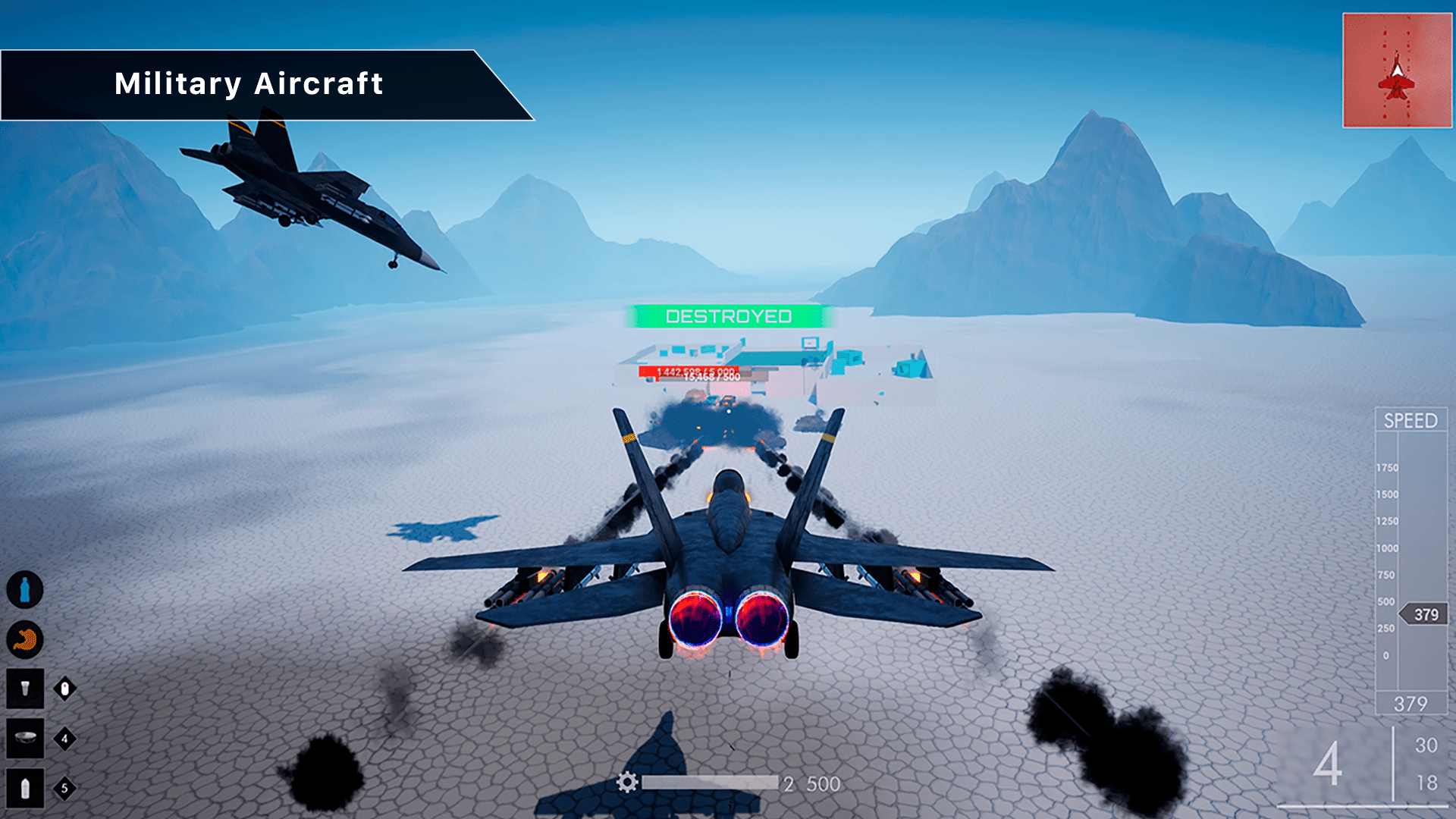Click the orange stomach hunger icon

(25, 640)
